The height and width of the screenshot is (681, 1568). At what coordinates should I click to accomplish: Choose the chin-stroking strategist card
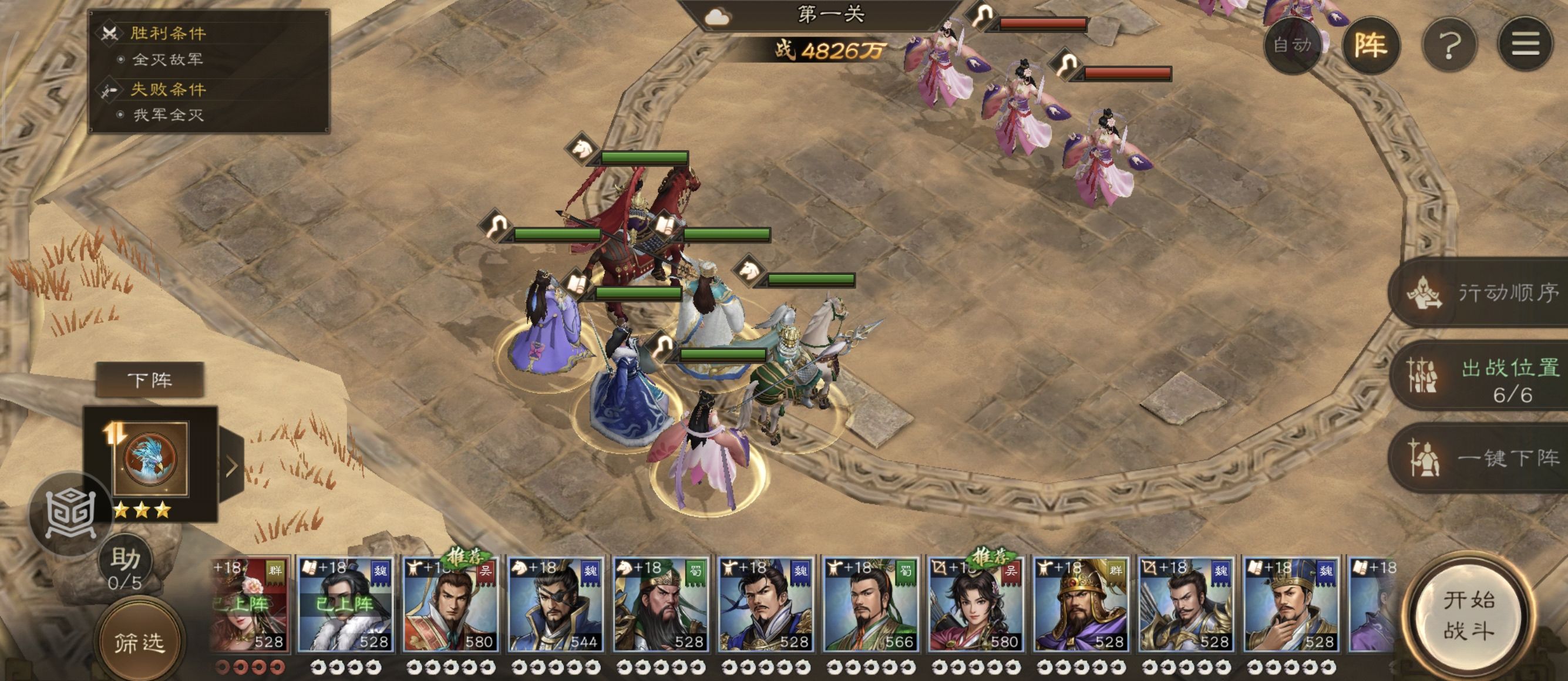(1290, 605)
